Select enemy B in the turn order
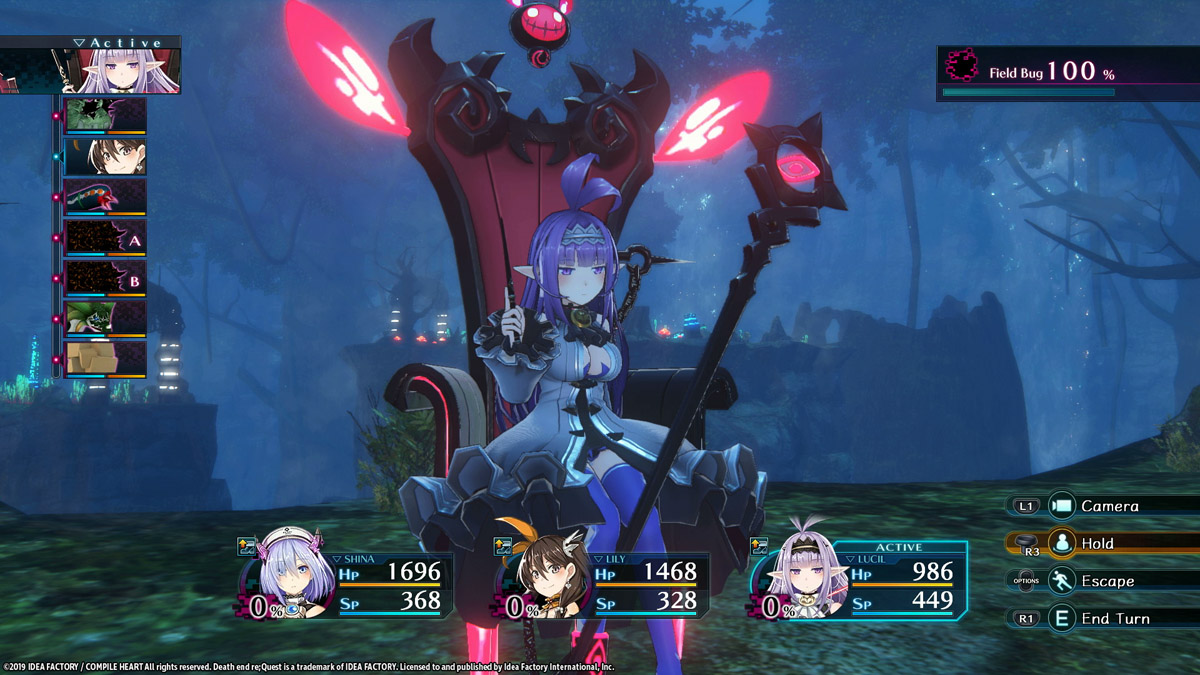1200x675 pixels. pyautogui.click(x=105, y=279)
